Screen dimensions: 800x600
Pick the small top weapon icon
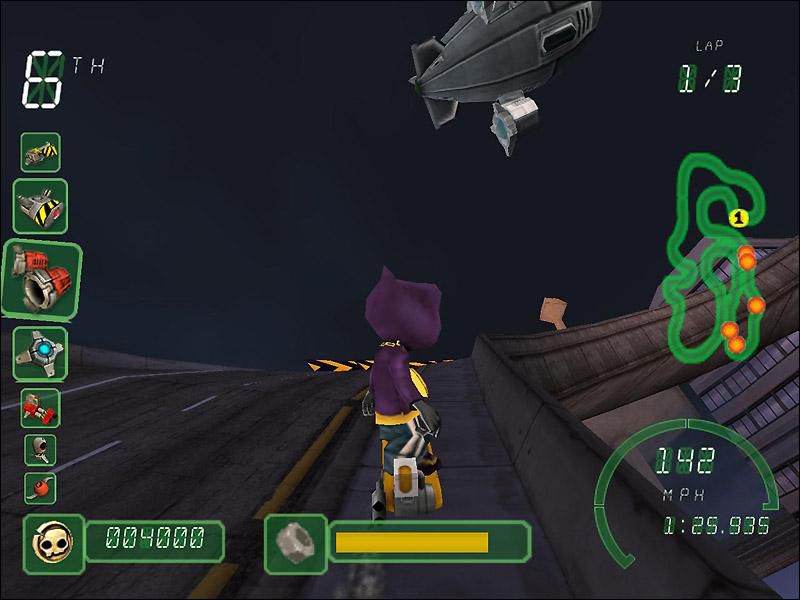pos(40,152)
